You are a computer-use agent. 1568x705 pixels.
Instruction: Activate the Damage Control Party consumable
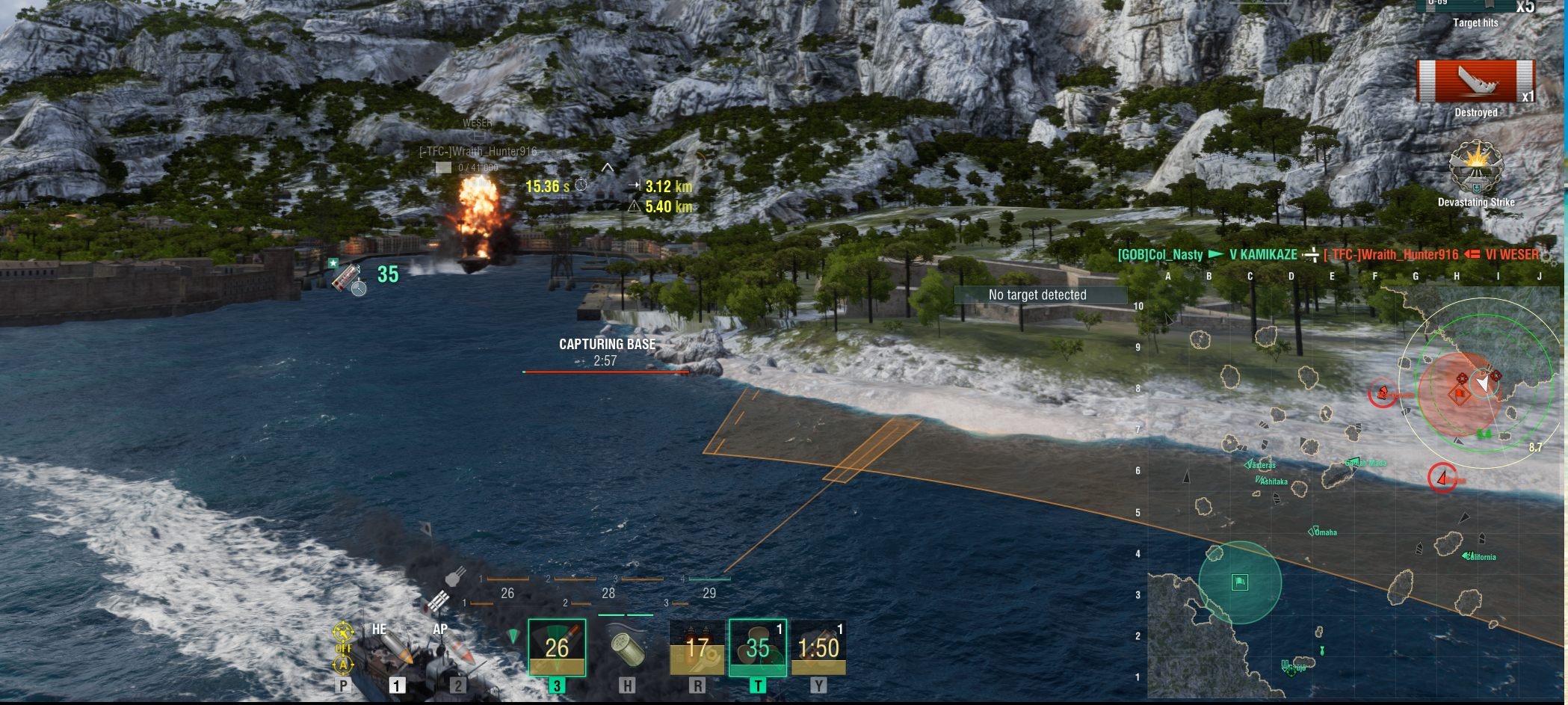tap(697, 647)
